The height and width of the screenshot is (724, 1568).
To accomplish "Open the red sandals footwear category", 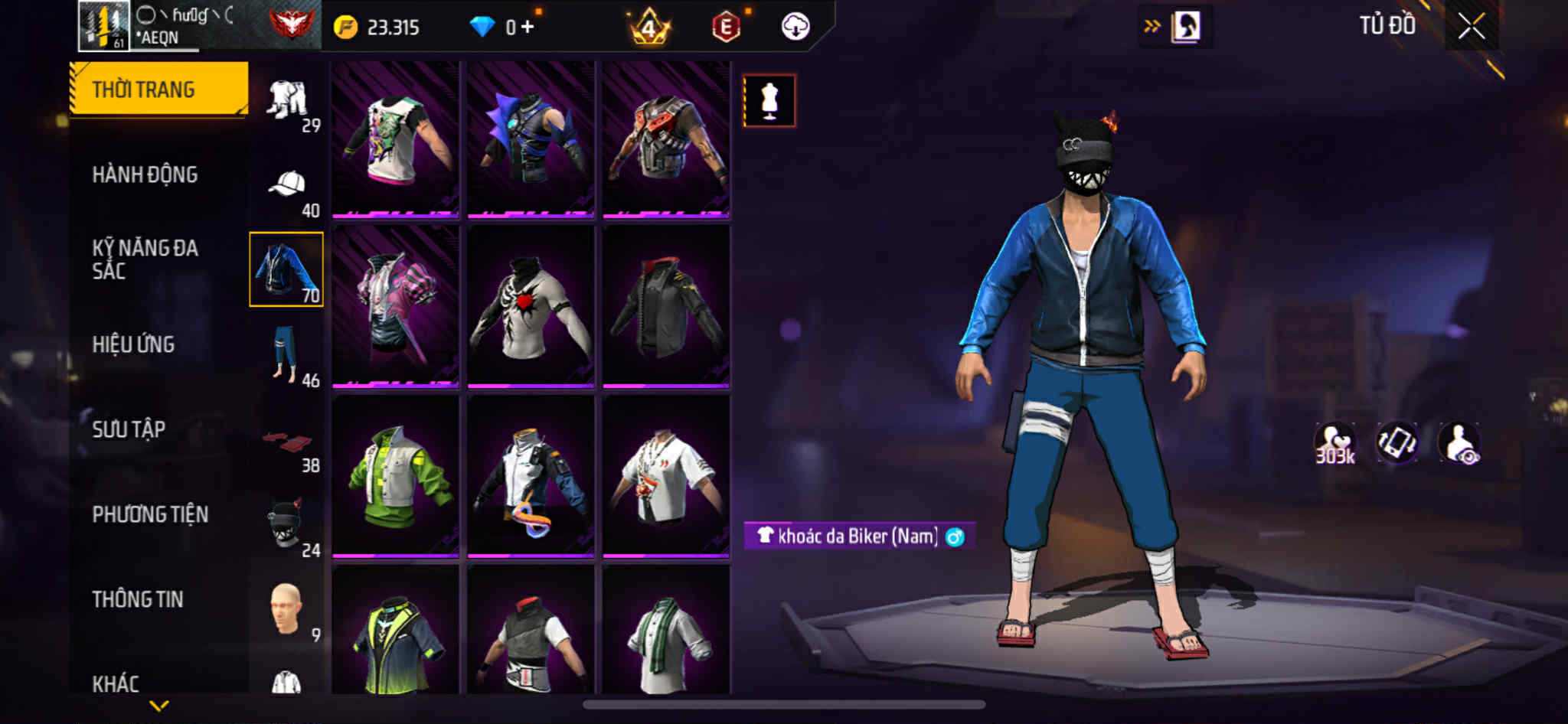I will point(287,442).
